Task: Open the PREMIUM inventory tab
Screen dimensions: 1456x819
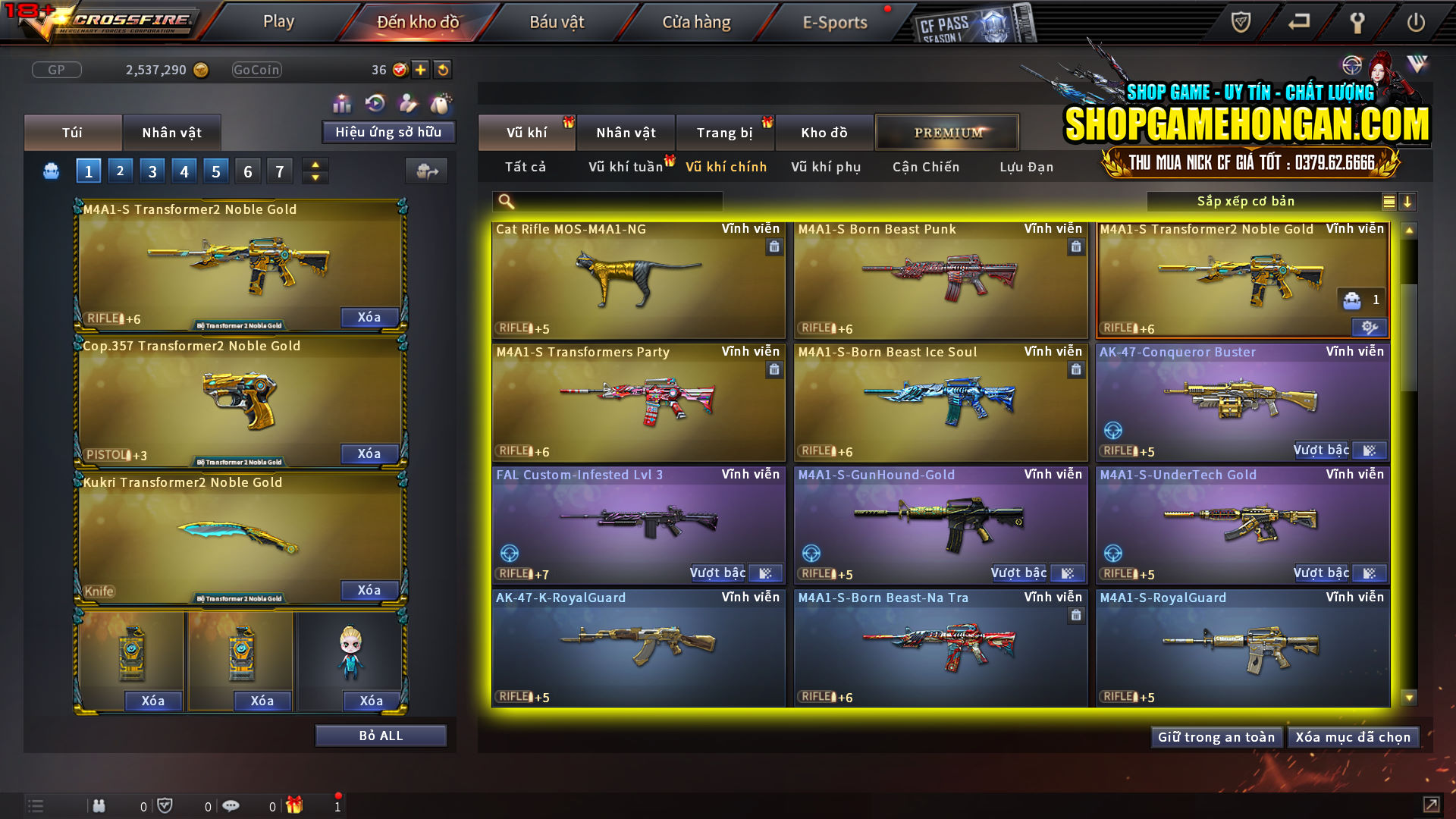Action: pos(946,132)
